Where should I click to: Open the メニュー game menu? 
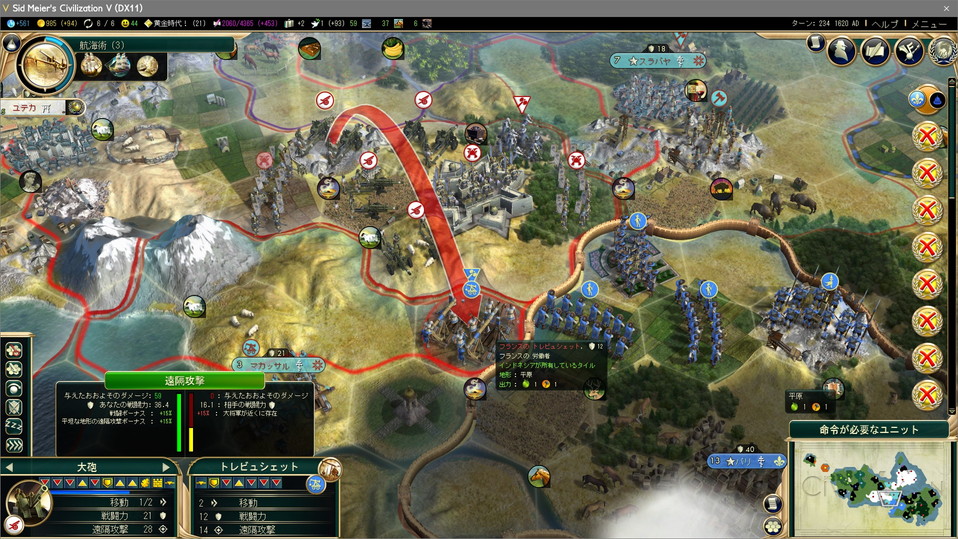tap(929, 23)
